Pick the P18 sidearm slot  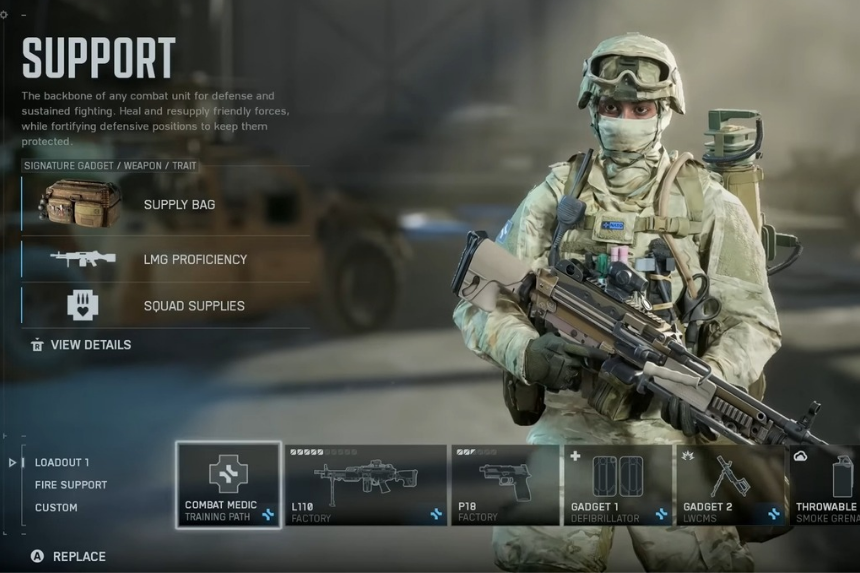(505, 485)
